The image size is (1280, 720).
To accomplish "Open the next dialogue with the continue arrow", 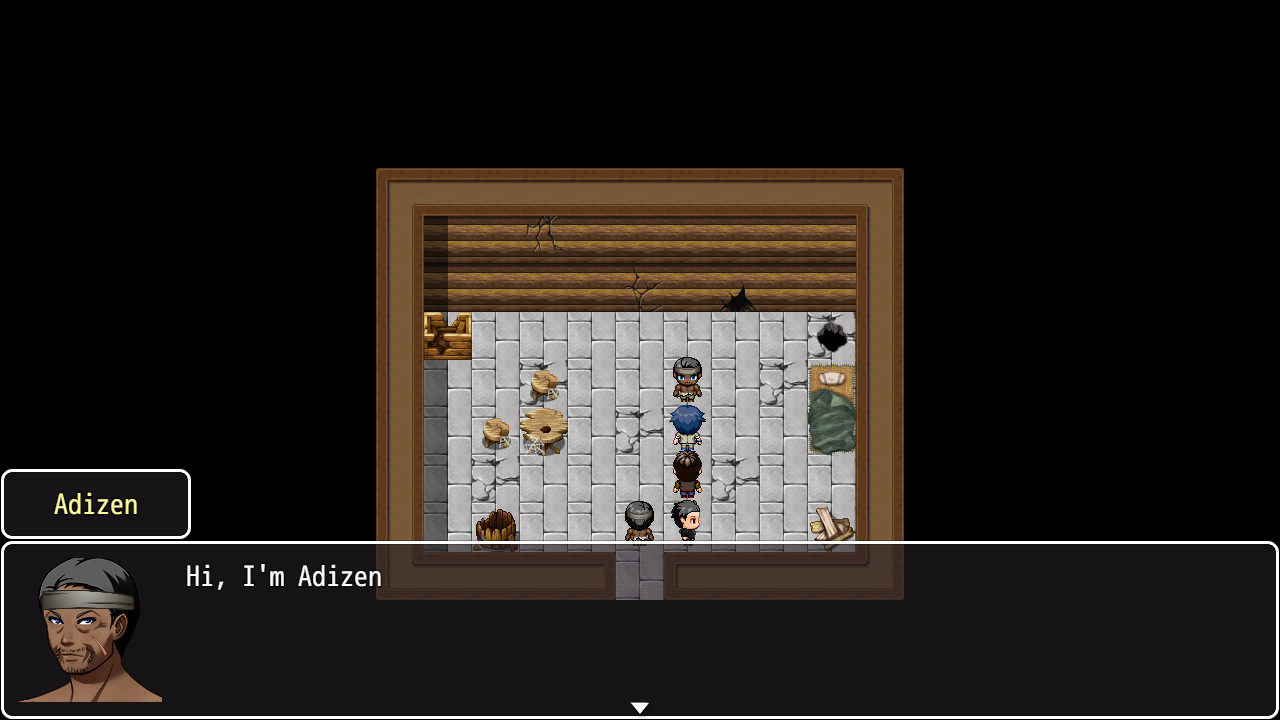I will point(639,706).
